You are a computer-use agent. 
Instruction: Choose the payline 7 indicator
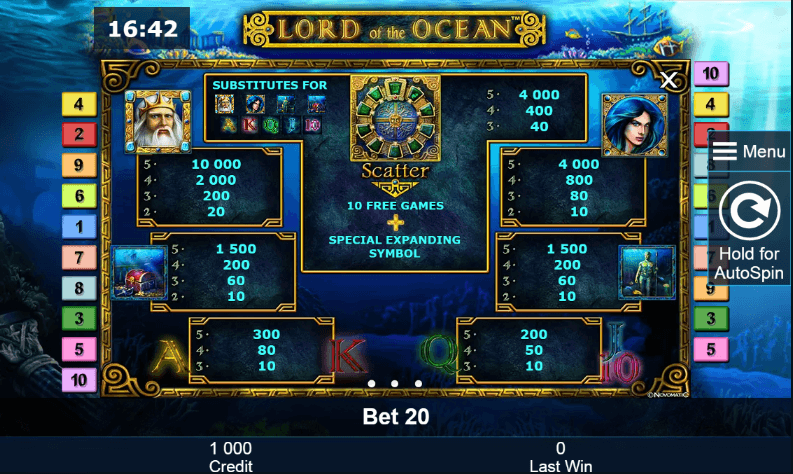click(79, 258)
